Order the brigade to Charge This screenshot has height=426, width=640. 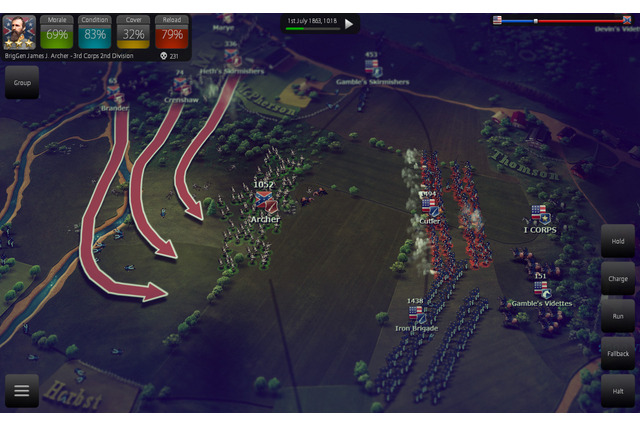click(x=617, y=278)
